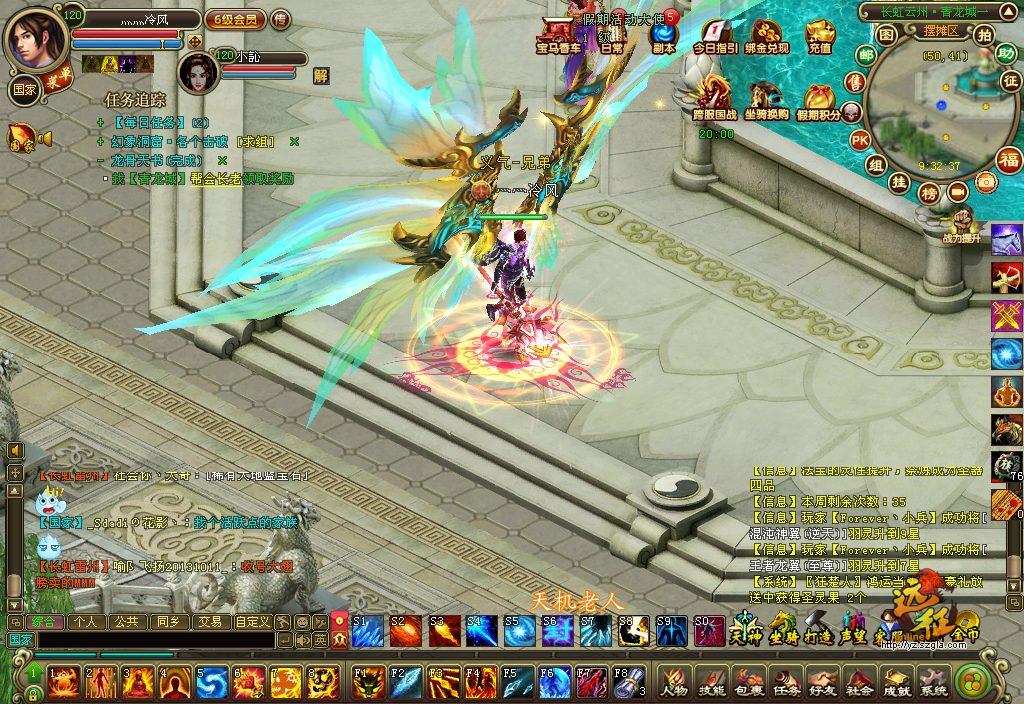
Task: Open the 好友 friends list
Action: [x=822, y=682]
